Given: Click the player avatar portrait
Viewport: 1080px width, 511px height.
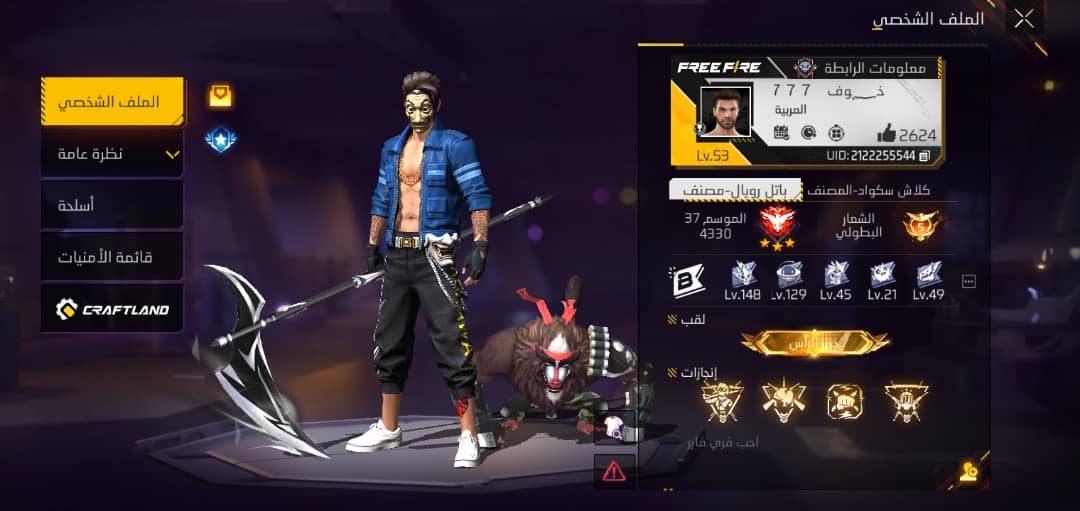Looking at the screenshot, I should 725,112.
